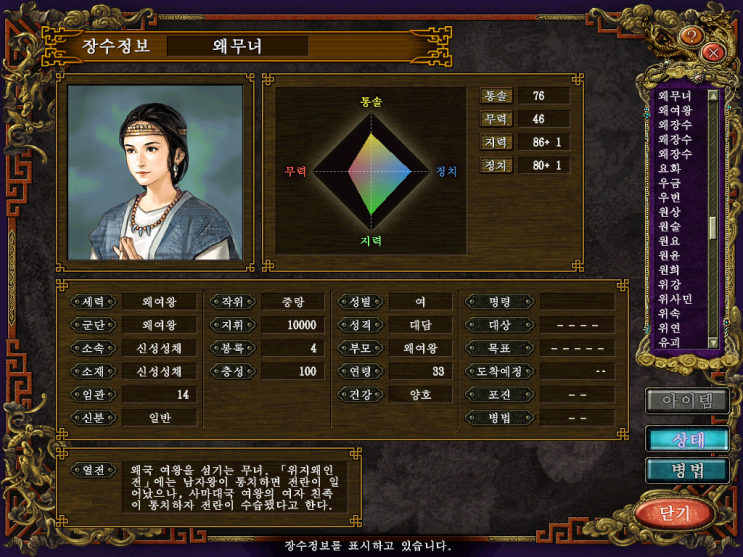This screenshot has width=743, height=557.
Task: Pick 위강 from the officer list
Action: point(670,284)
